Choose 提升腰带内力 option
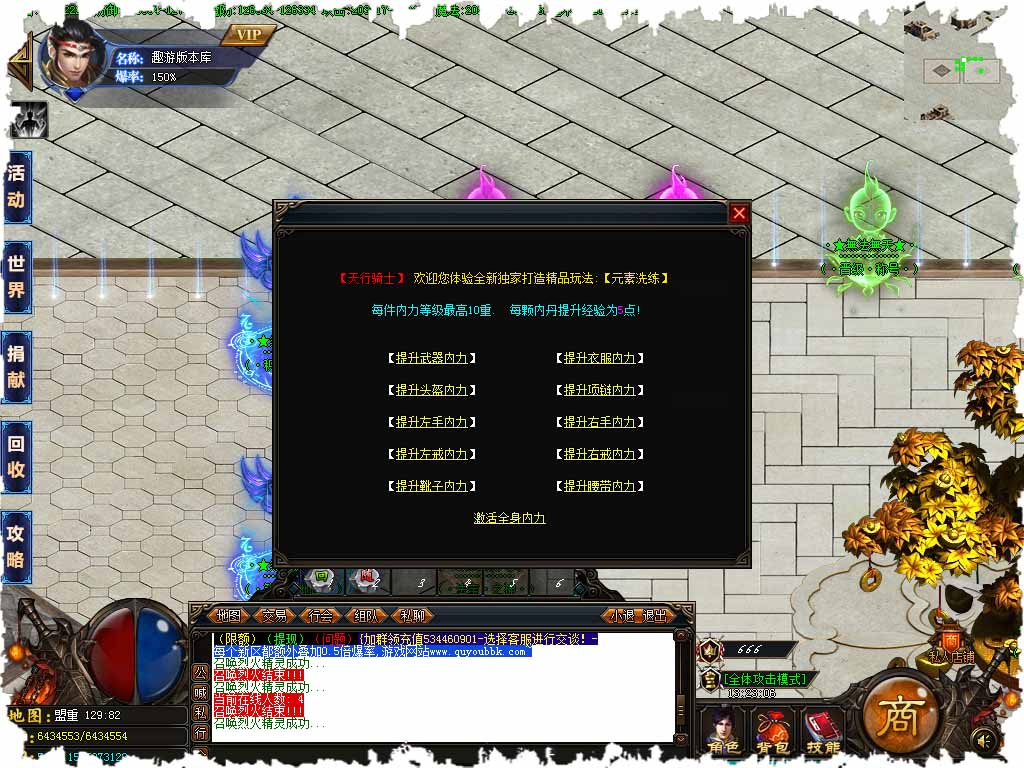This screenshot has height=768, width=1024. click(x=599, y=486)
